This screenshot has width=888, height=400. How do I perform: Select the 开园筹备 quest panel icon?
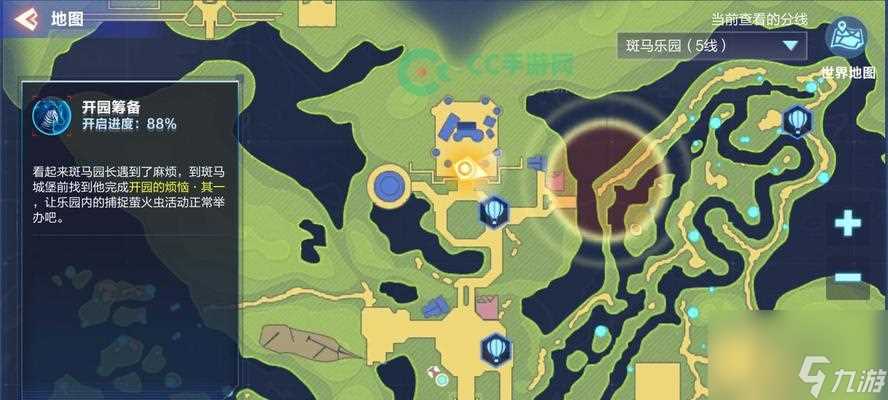(x=47, y=116)
